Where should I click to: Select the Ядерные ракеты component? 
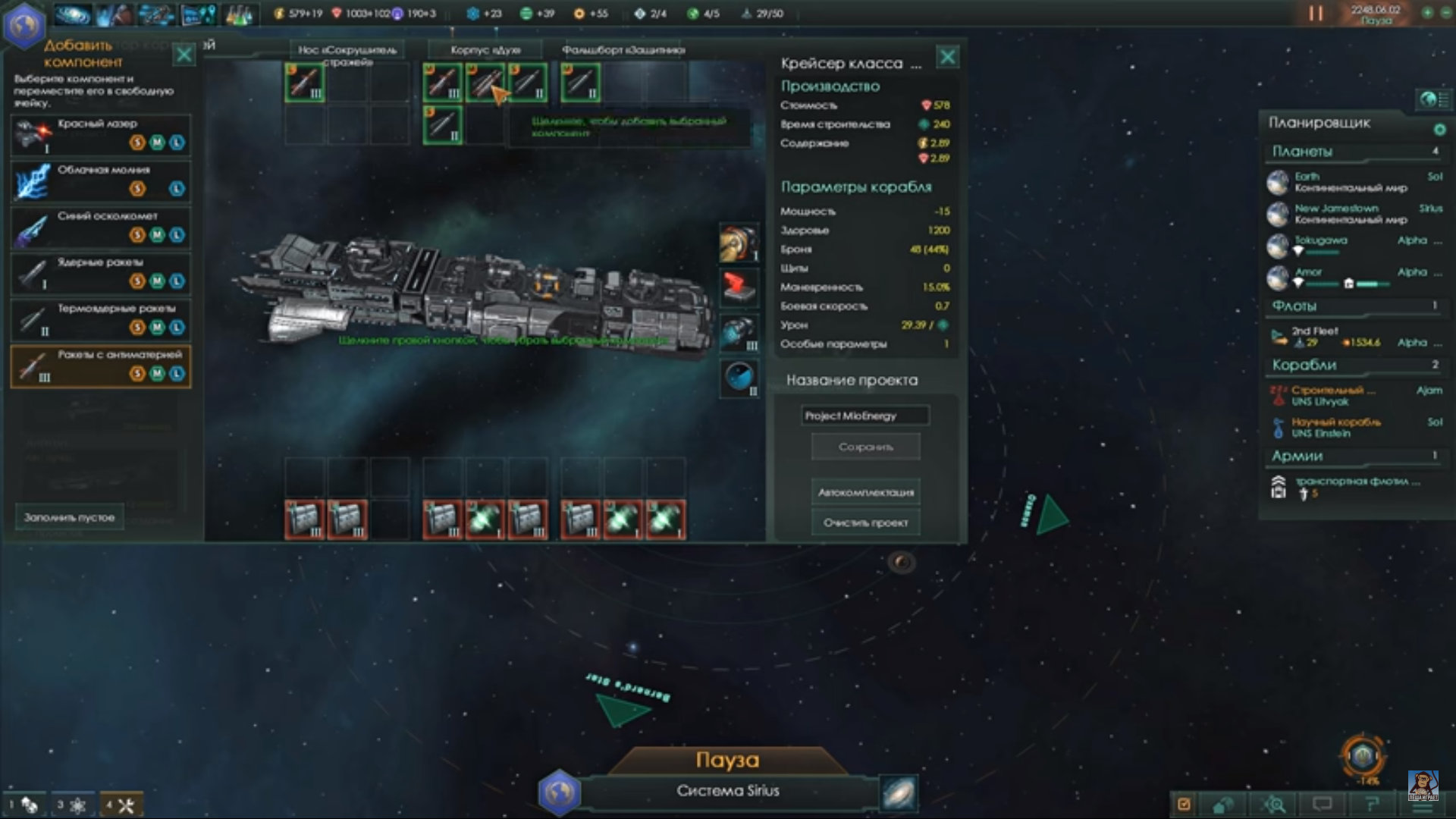100,273
